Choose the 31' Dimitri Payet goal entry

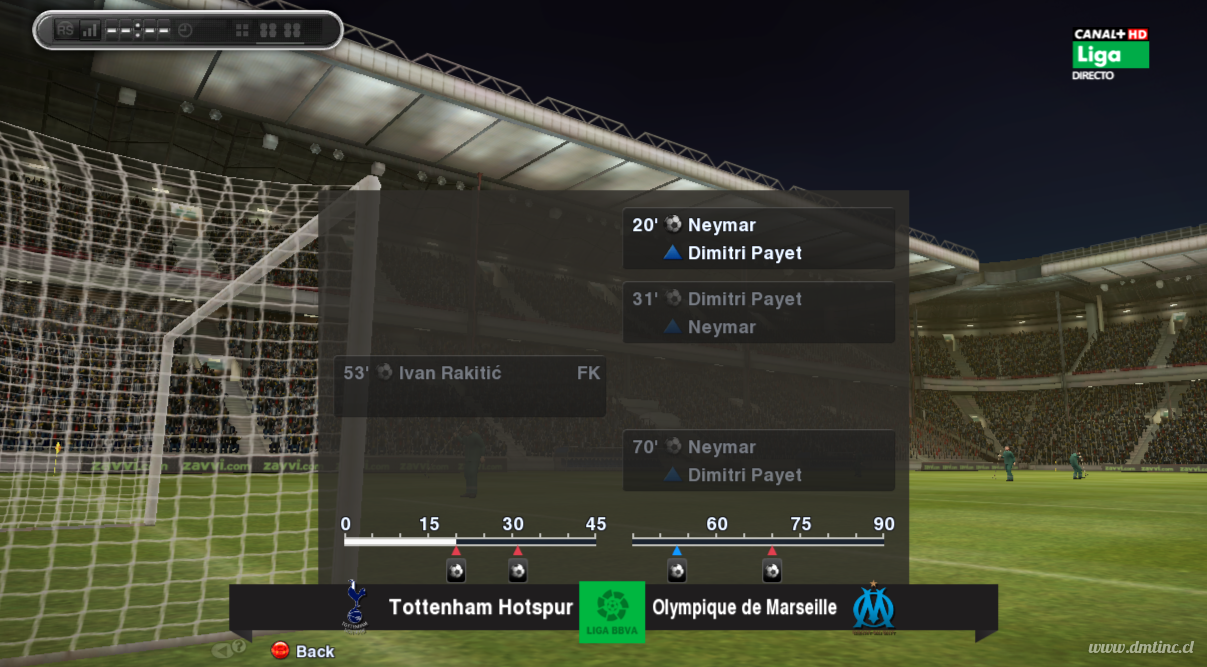click(758, 313)
